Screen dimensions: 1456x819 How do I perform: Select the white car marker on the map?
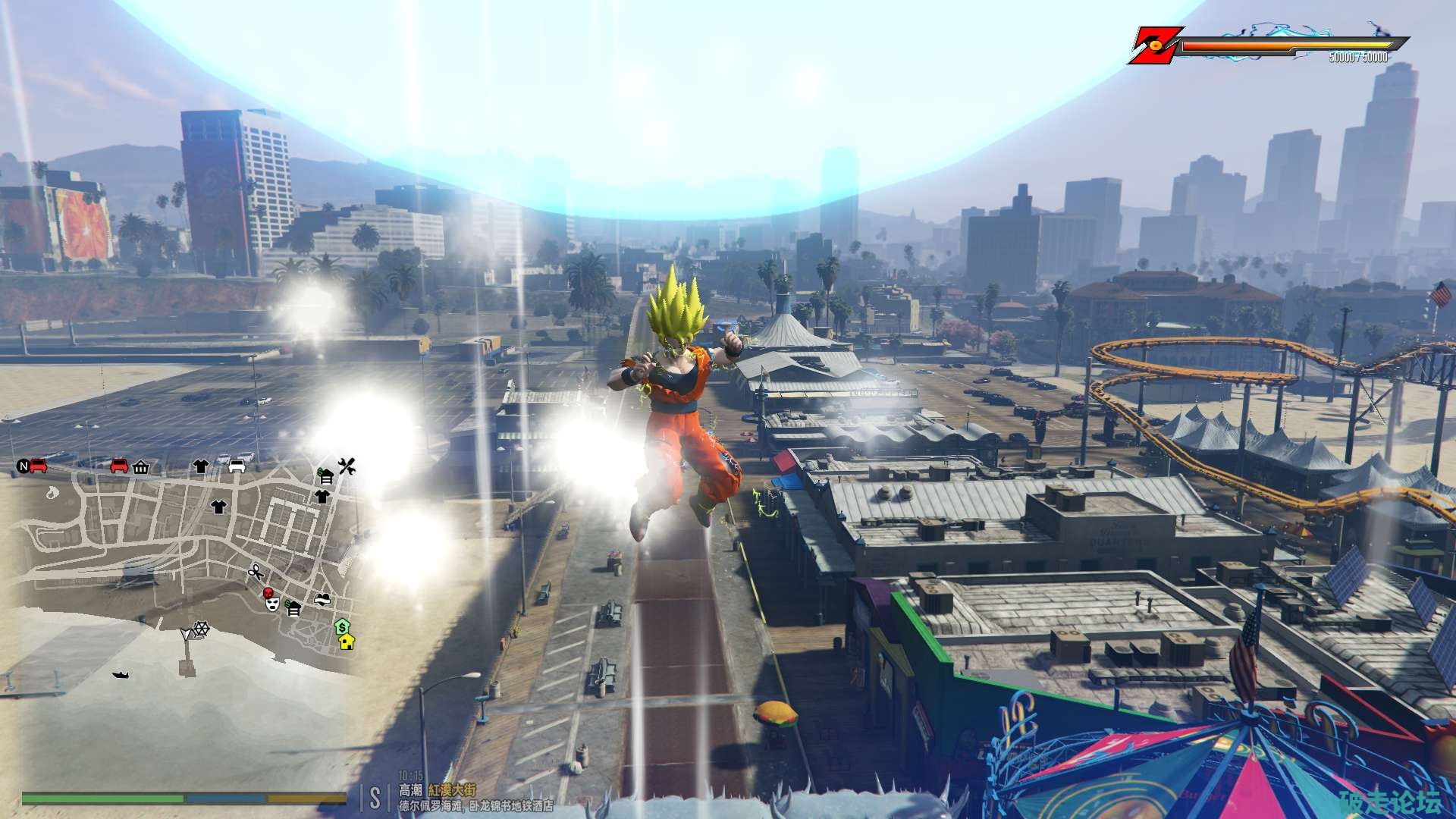point(237,466)
